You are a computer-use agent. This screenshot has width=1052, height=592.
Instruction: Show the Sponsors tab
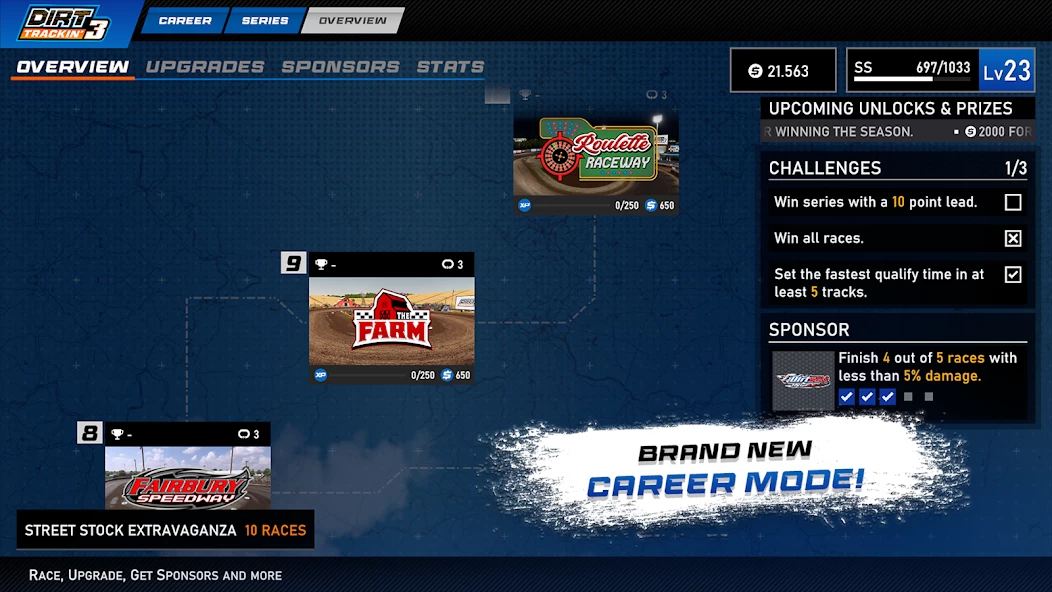coord(340,67)
